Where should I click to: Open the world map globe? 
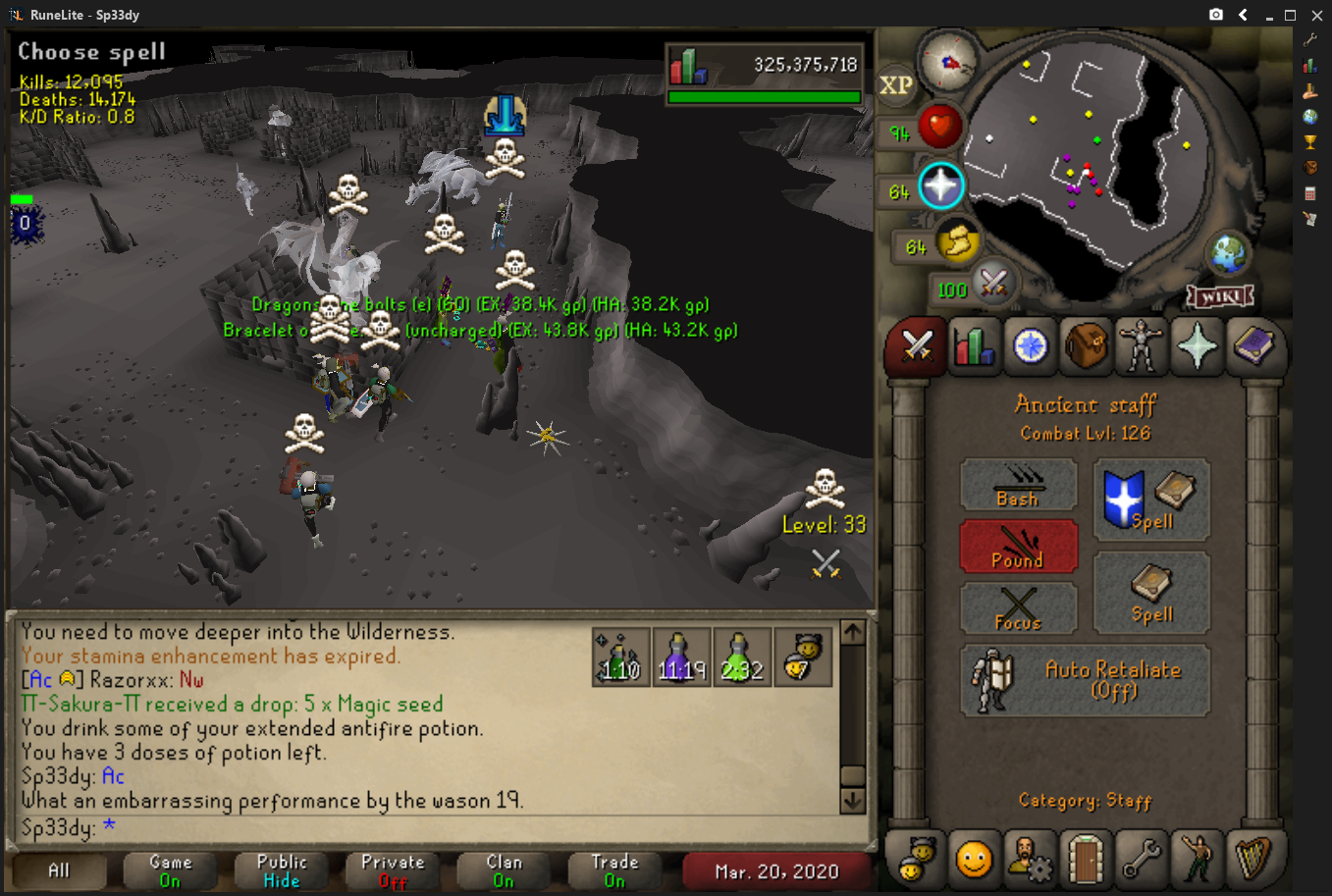tap(1227, 254)
